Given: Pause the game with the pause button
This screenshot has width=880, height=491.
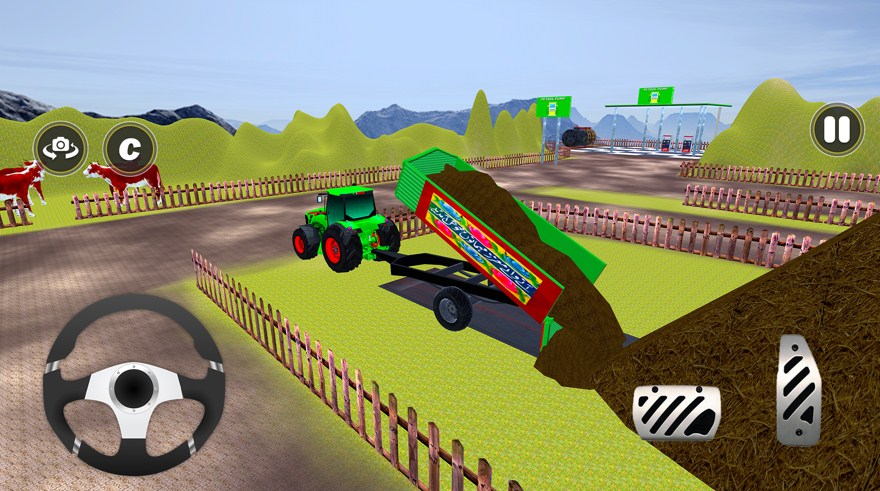Looking at the screenshot, I should tap(837, 129).
